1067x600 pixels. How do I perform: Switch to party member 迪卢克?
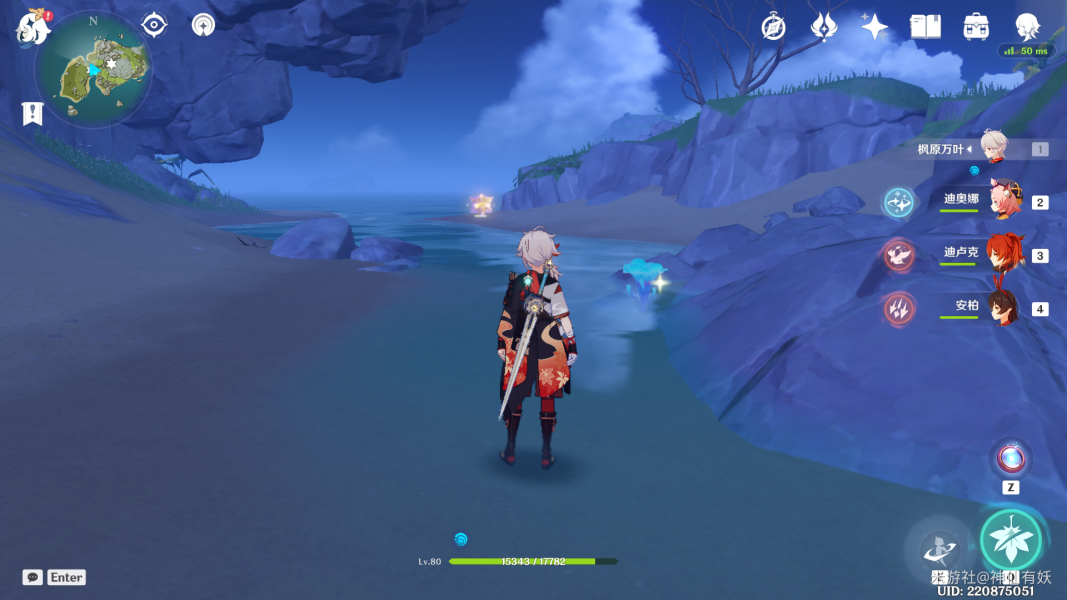1003,254
